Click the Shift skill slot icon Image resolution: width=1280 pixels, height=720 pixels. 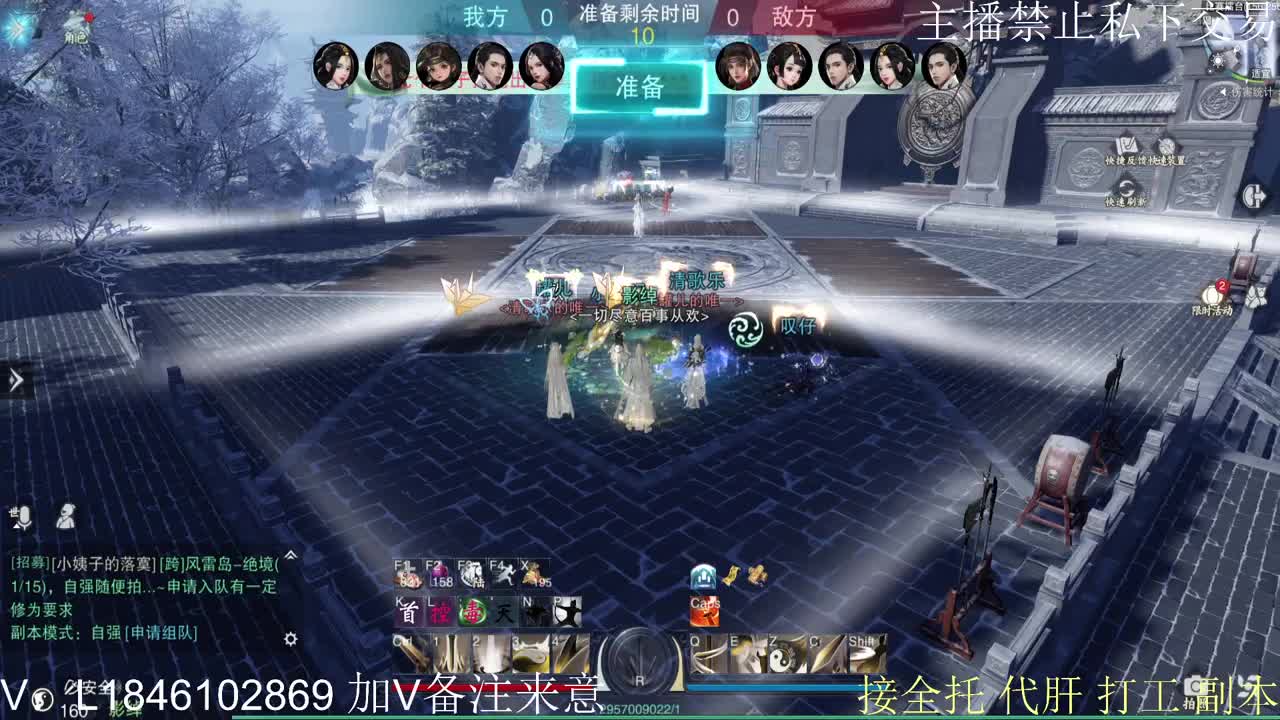click(x=867, y=655)
